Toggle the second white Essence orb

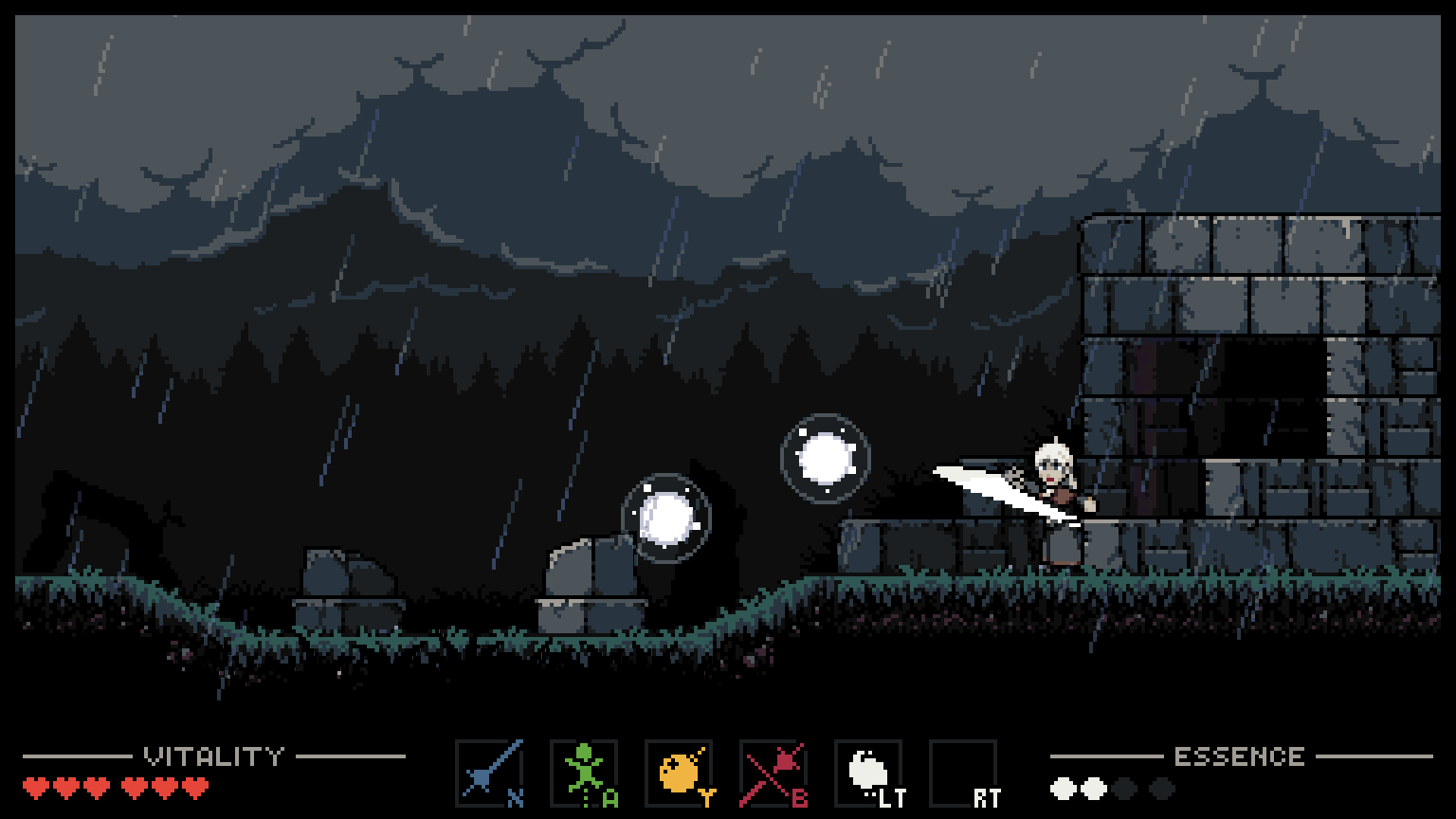pyautogui.click(x=1092, y=786)
